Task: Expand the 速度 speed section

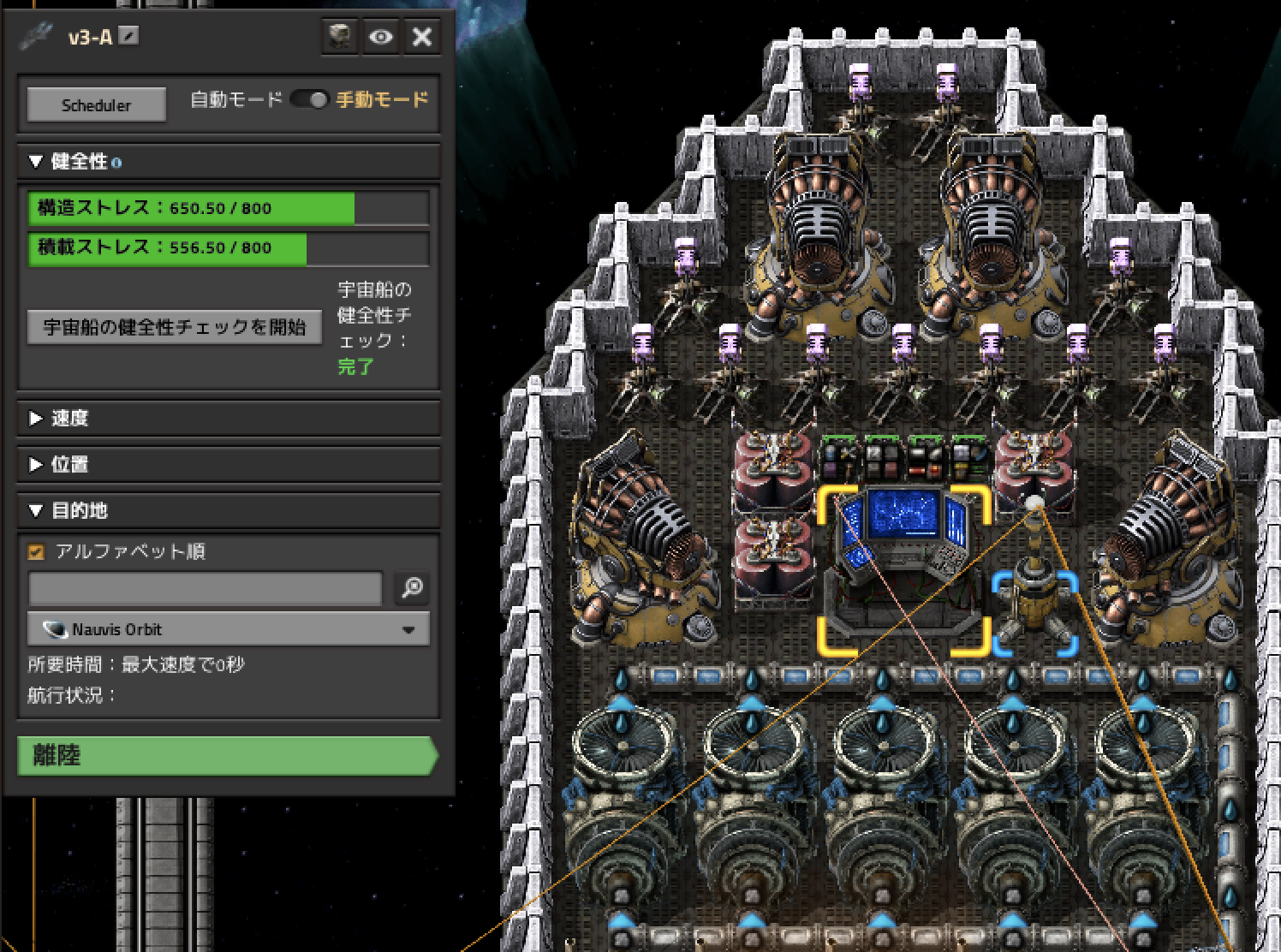Action: [36, 418]
